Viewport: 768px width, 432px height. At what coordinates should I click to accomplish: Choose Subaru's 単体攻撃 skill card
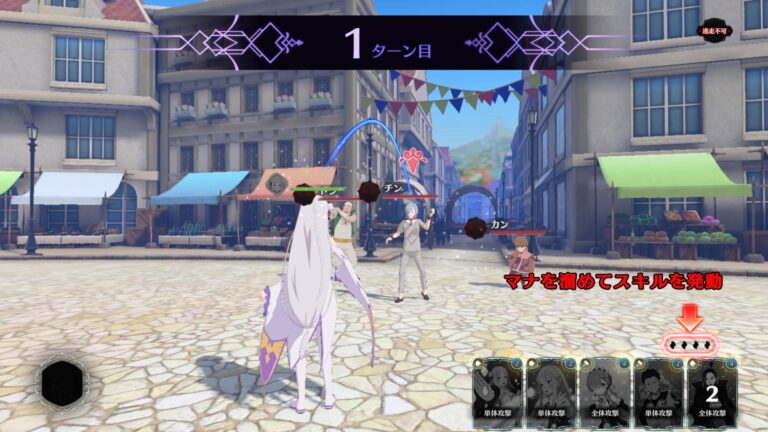tap(658, 392)
